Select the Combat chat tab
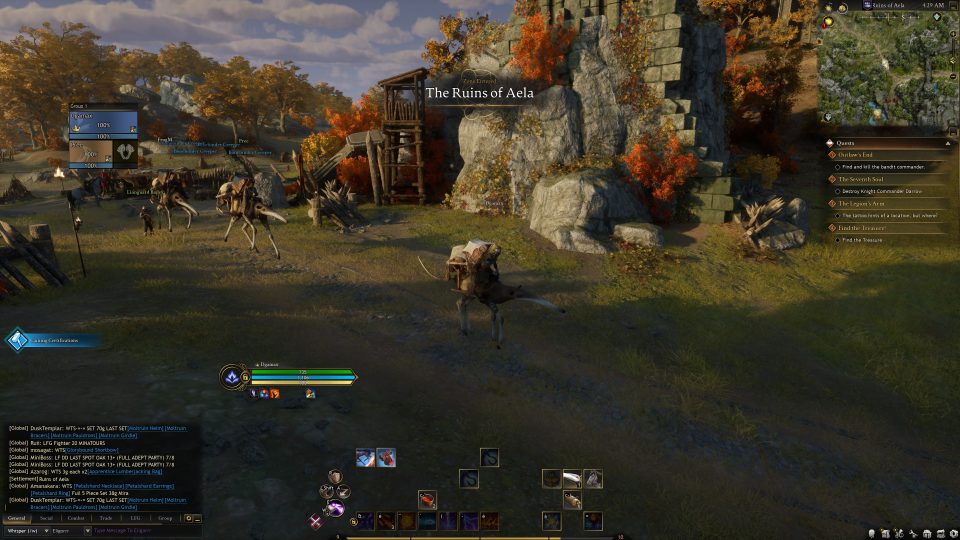960x540 pixels. 76,518
